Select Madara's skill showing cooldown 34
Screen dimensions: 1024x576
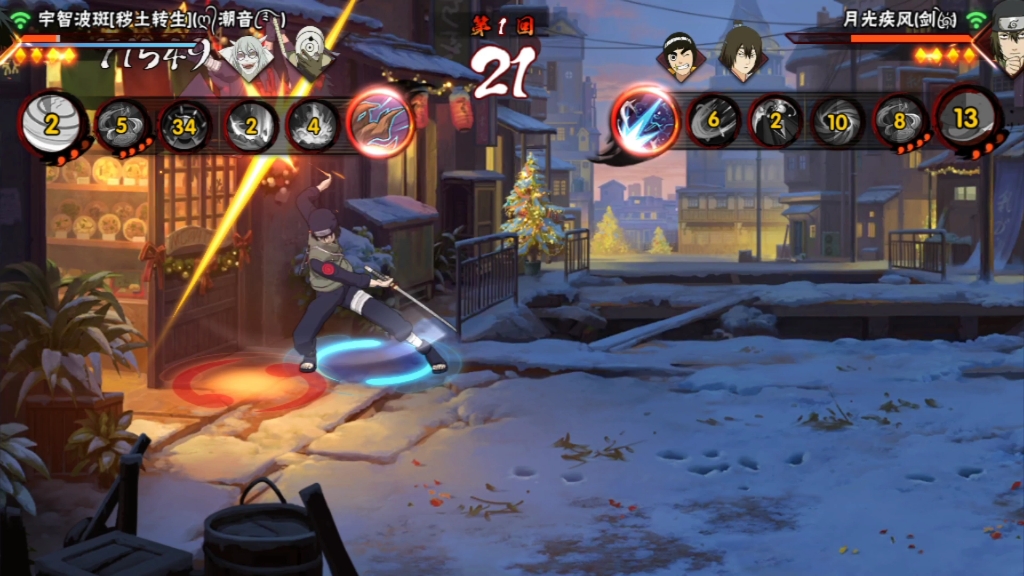(186, 126)
